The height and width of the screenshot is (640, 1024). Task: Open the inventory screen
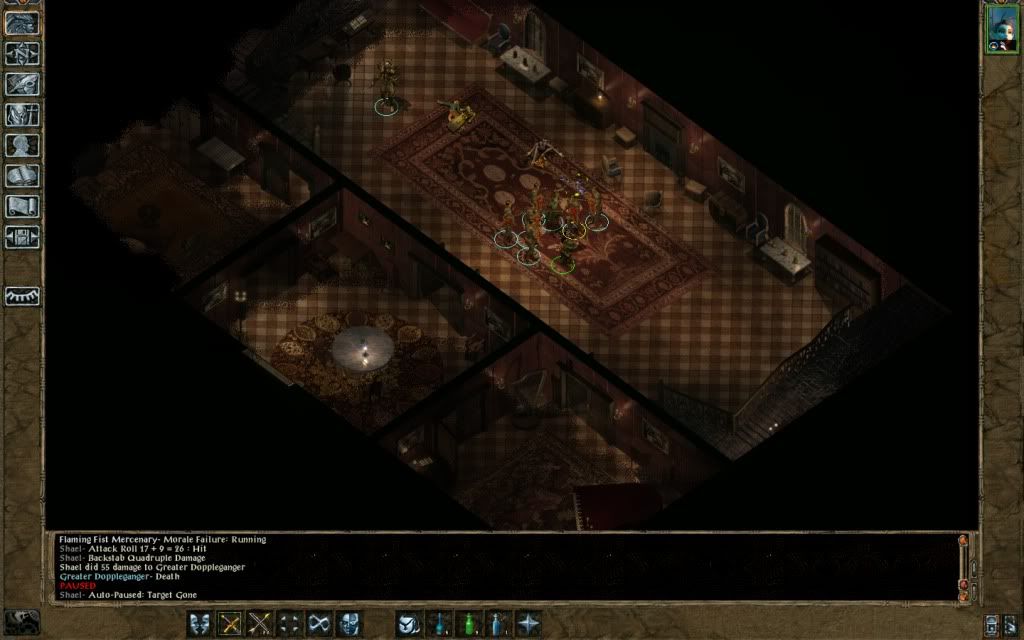[22, 114]
